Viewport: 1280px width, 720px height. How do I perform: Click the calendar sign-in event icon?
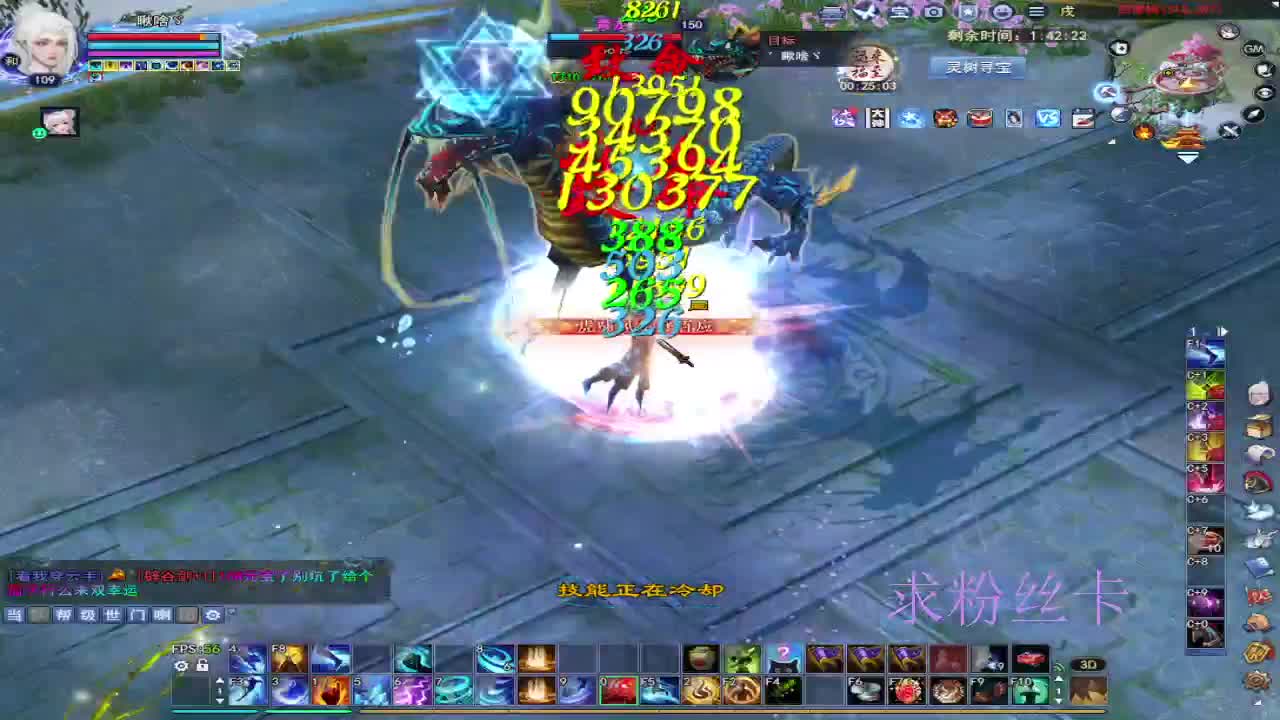click(1082, 118)
